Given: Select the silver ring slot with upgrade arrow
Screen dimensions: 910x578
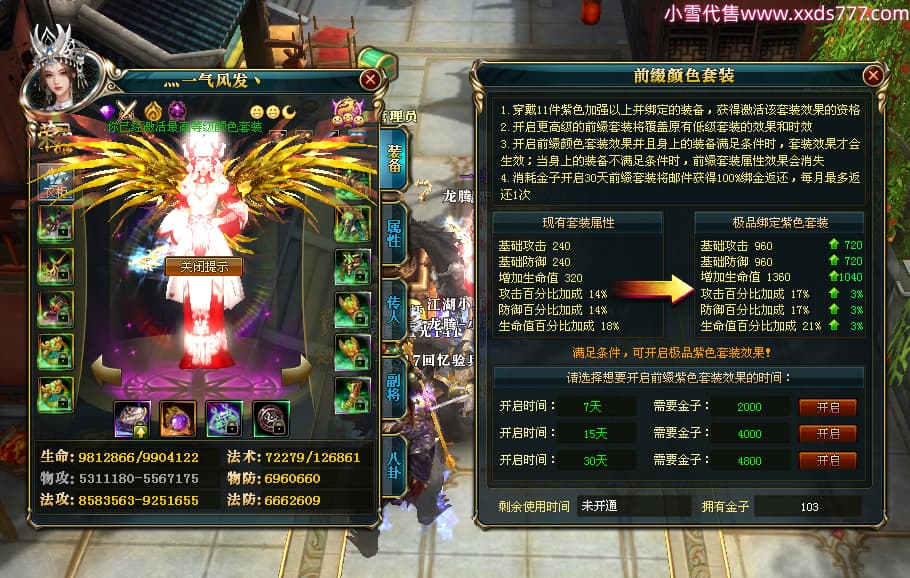Looking at the screenshot, I should click(x=132, y=417).
